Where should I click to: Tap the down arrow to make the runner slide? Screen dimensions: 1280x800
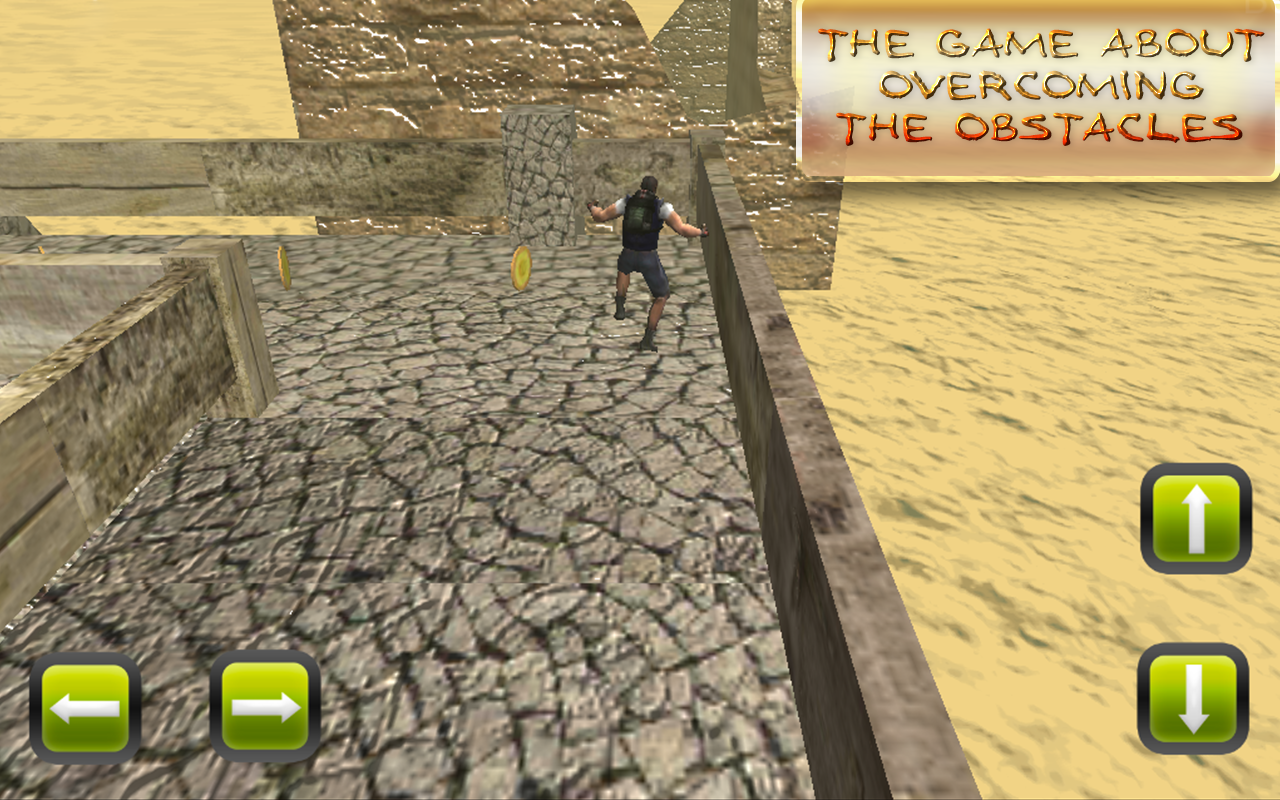1196,703
